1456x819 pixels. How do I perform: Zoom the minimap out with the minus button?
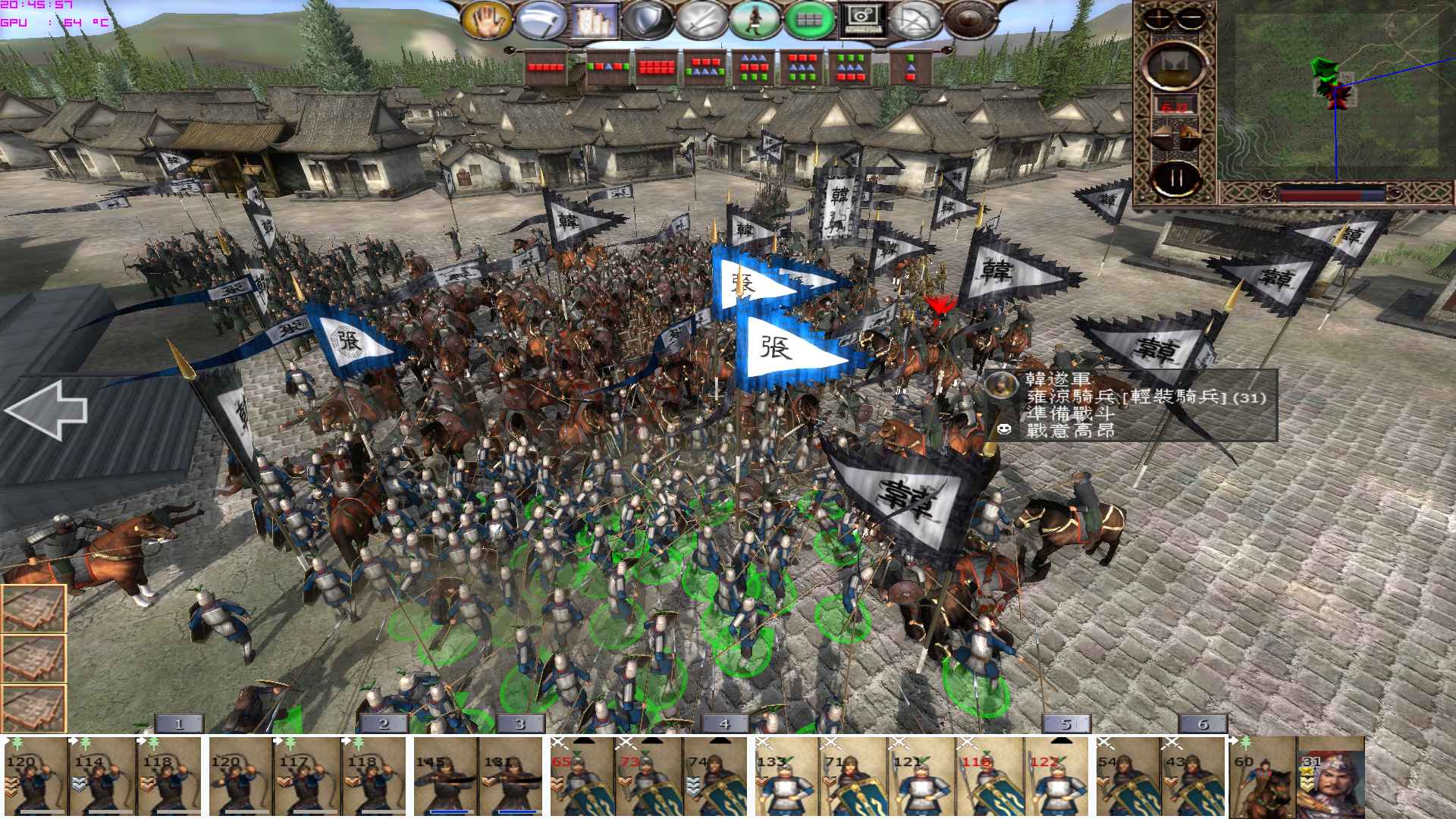coord(1191,17)
